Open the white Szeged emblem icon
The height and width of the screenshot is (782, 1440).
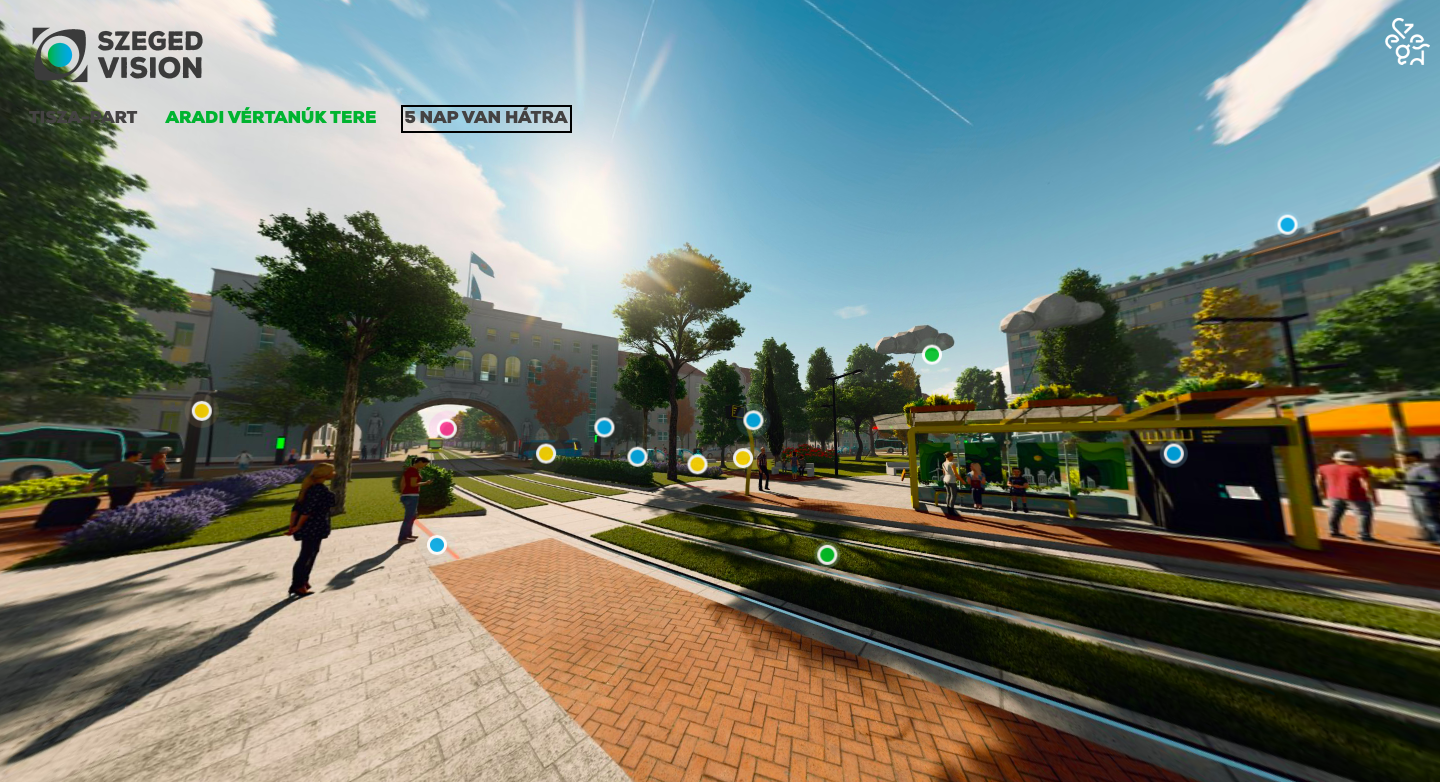(x=1406, y=42)
